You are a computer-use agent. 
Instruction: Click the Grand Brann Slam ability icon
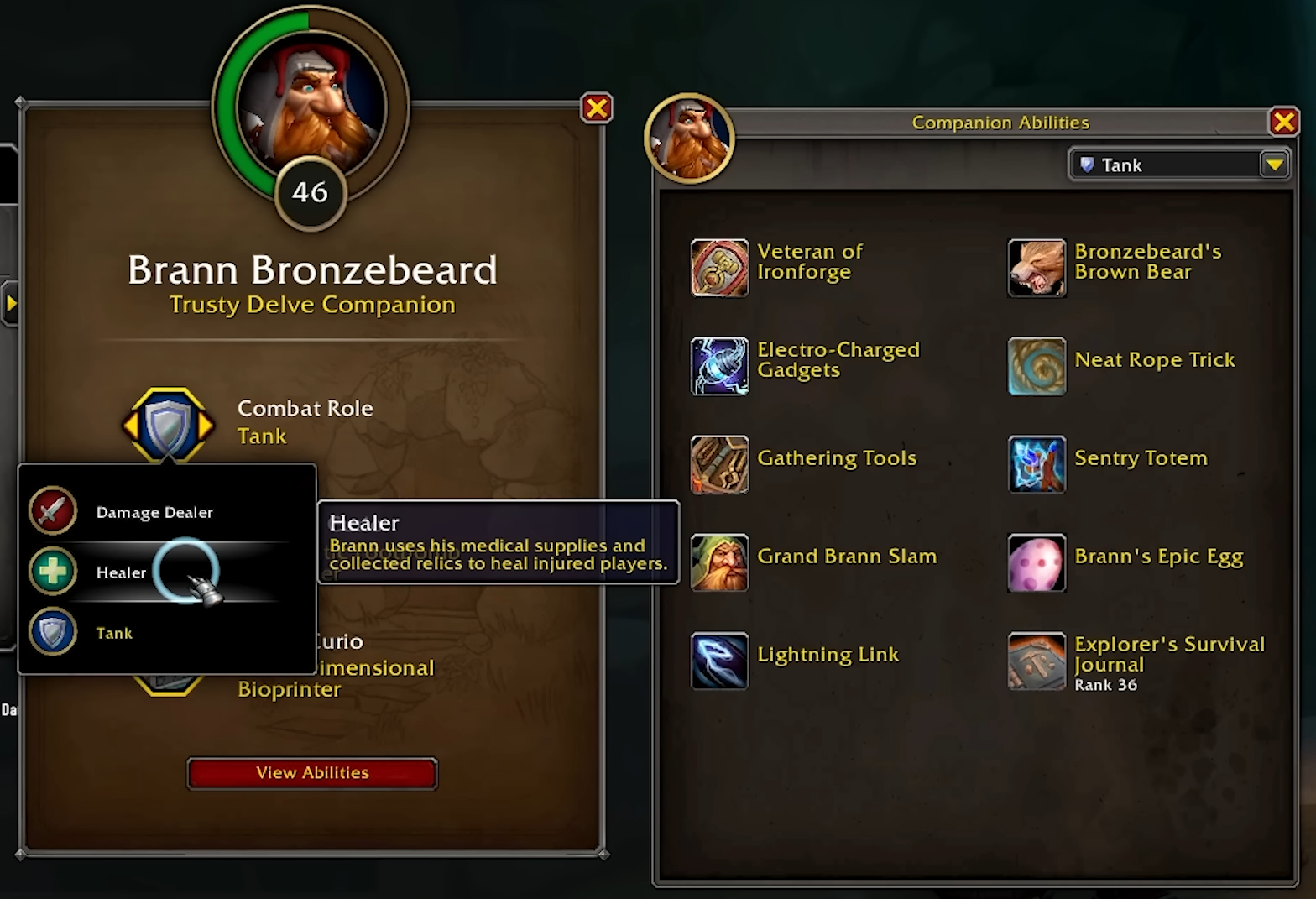pos(719,562)
